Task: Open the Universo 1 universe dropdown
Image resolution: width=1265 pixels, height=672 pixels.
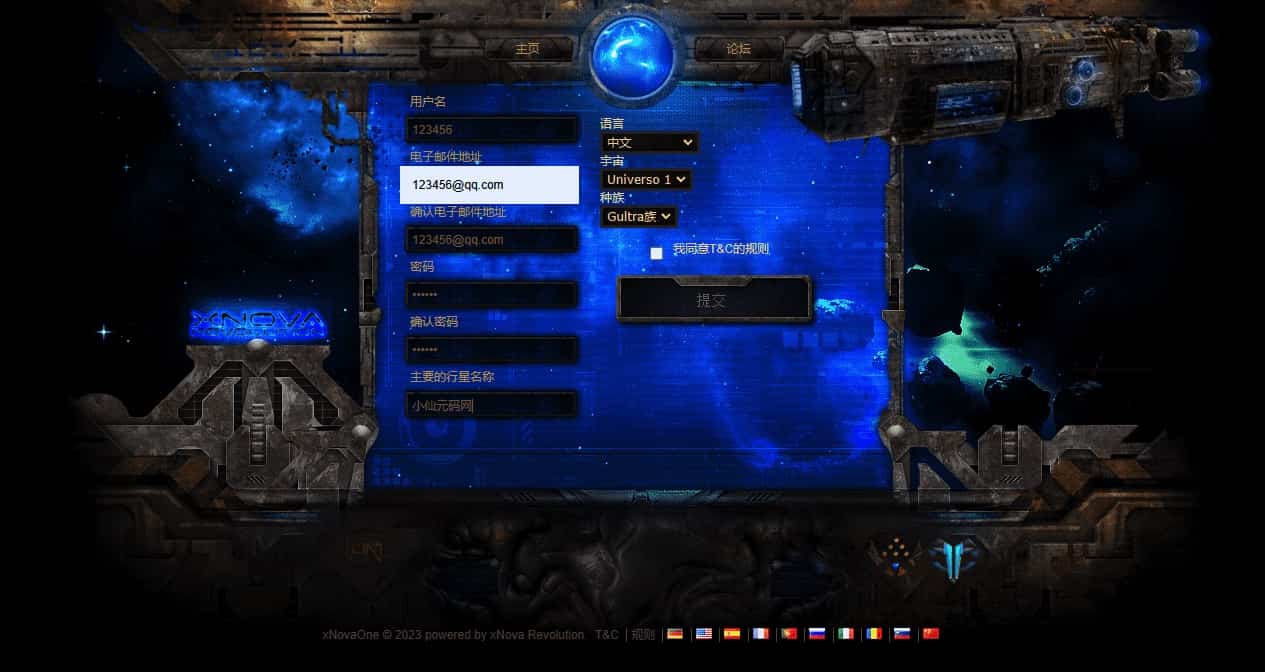Action: pyautogui.click(x=646, y=180)
